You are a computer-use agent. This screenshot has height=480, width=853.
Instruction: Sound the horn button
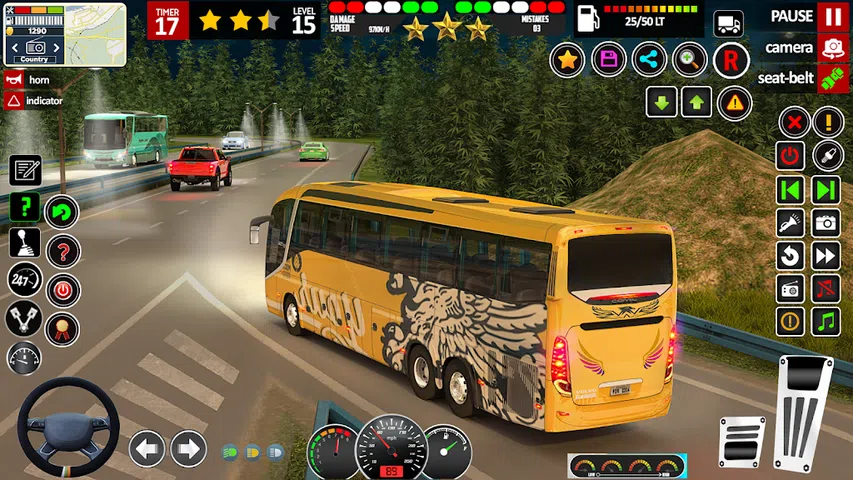coord(14,80)
